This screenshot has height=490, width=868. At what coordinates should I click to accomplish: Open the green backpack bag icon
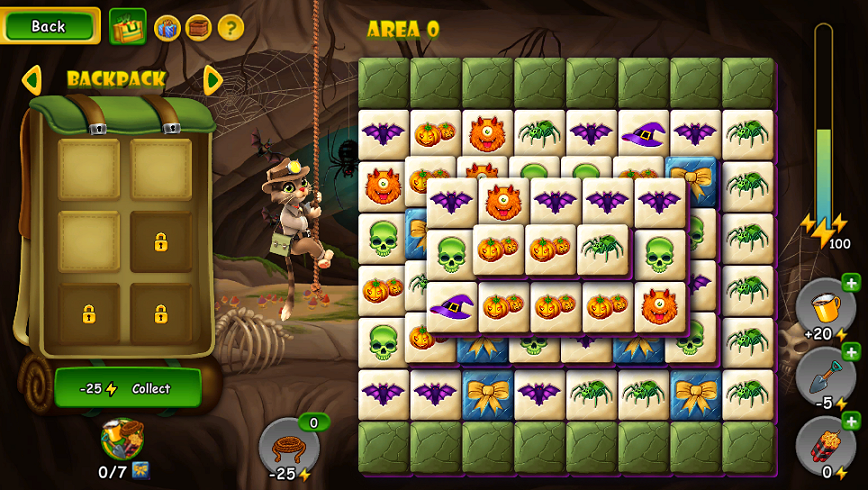[127, 27]
